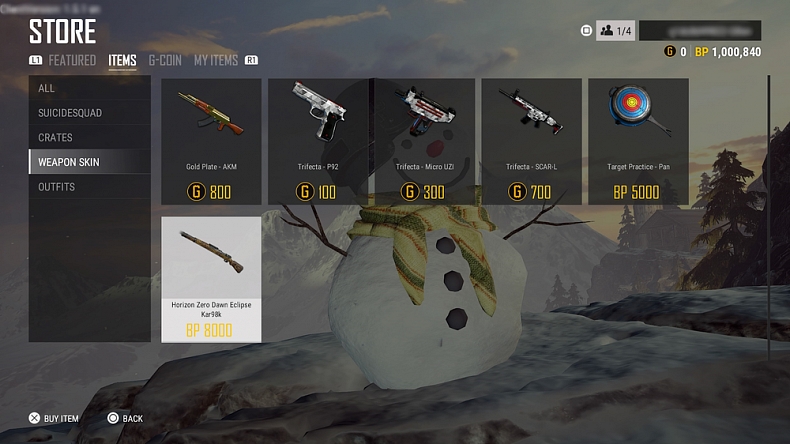
Task: Select the Trifecta SCAR-L skin
Action: tap(531, 141)
